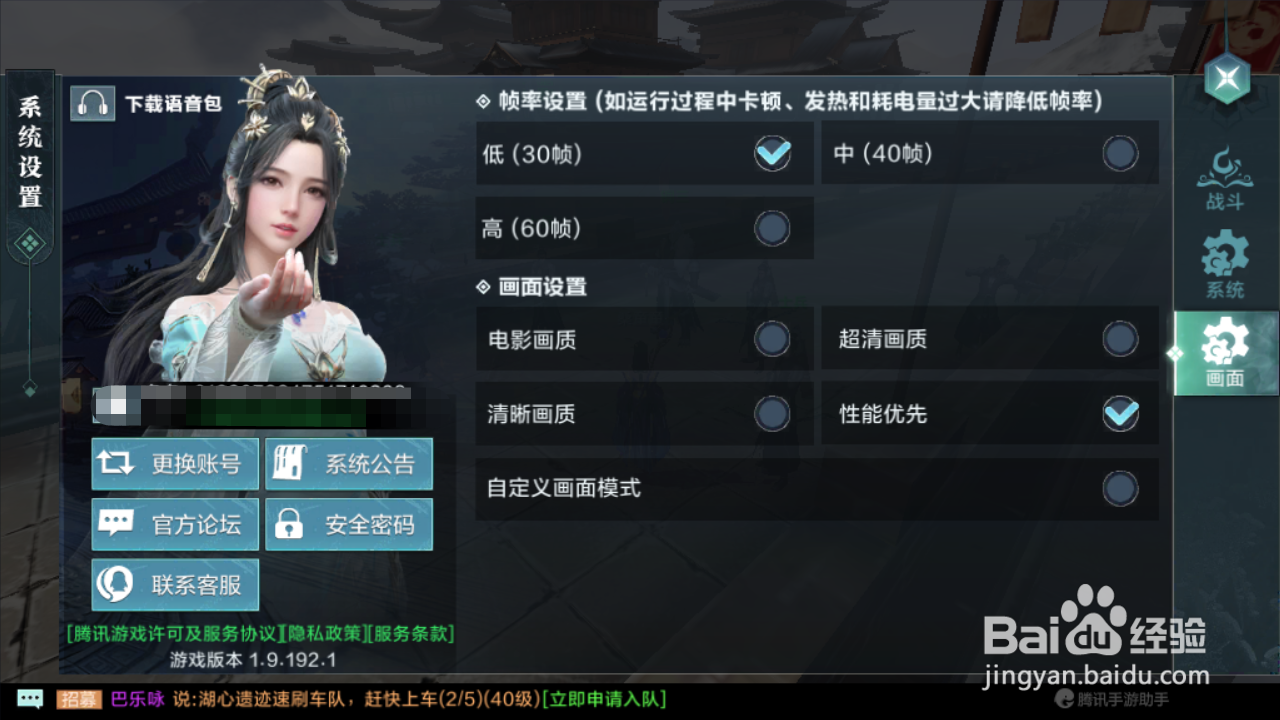Click the headphone icon beside 下载语音包
Viewport: 1280px width, 720px height.
[92, 102]
